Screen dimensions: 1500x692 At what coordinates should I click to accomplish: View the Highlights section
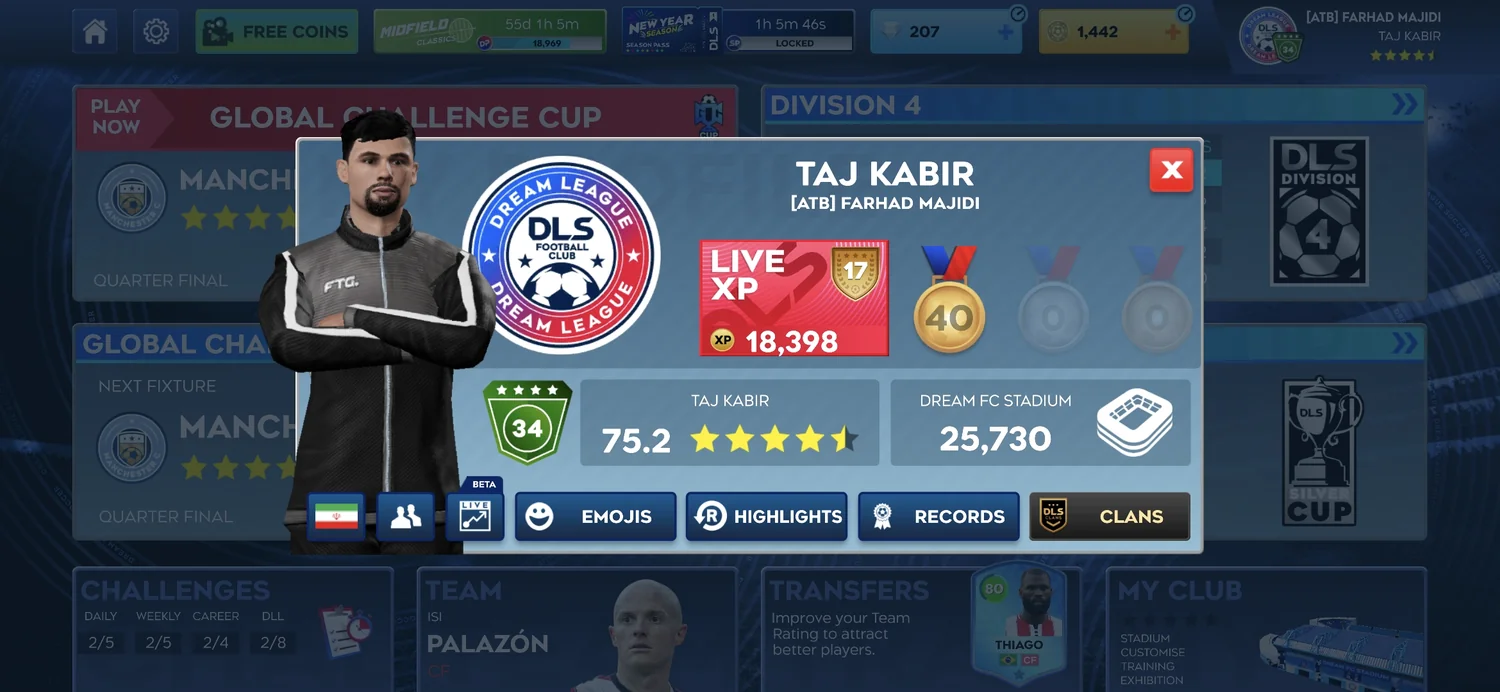(x=766, y=517)
